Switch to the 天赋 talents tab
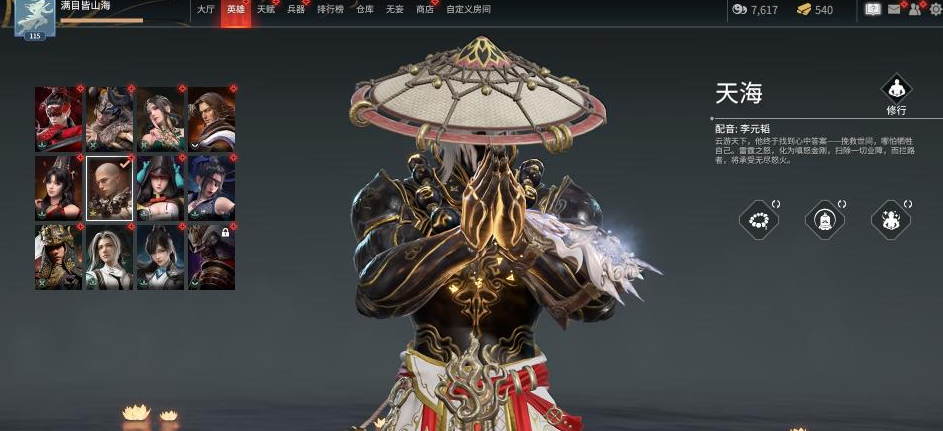The height and width of the screenshot is (431, 943). (x=265, y=9)
